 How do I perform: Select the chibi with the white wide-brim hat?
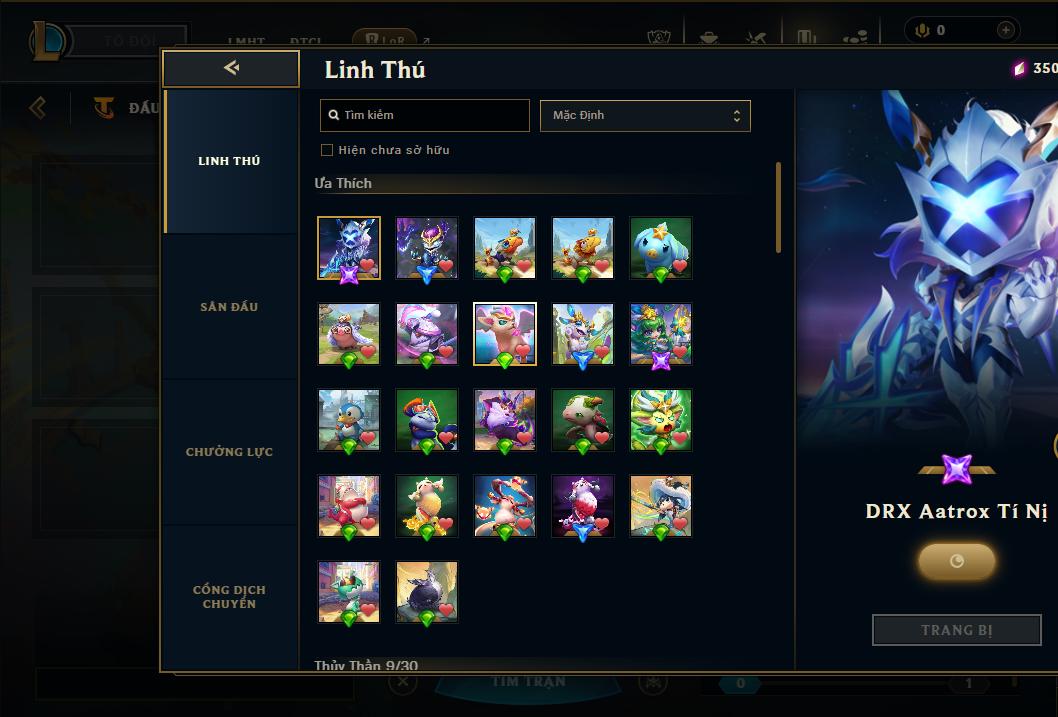click(661, 506)
